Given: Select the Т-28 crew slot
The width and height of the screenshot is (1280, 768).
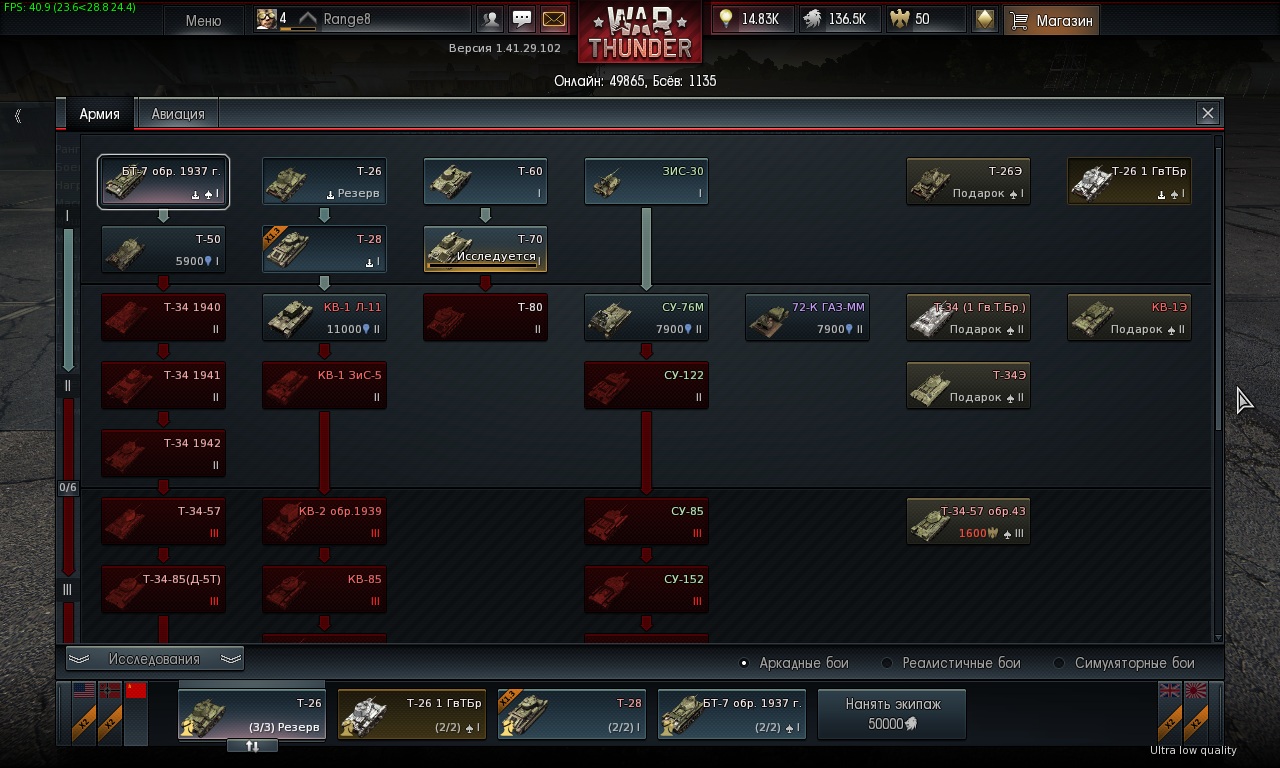Looking at the screenshot, I should click(571, 714).
